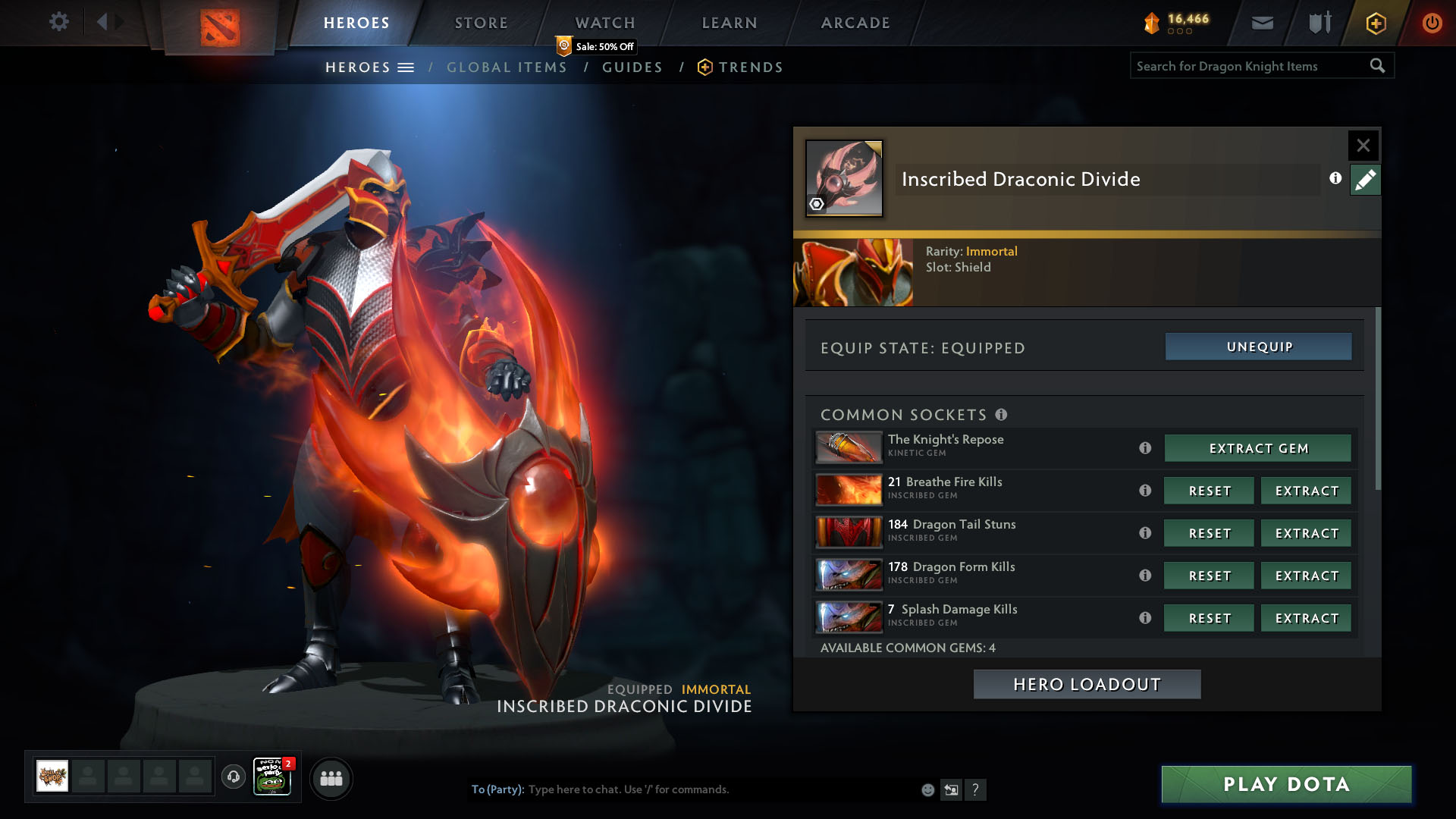Image resolution: width=1456 pixels, height=819 pixels.
Task: Exit the game with the power icon
Action: (1432, 23)
